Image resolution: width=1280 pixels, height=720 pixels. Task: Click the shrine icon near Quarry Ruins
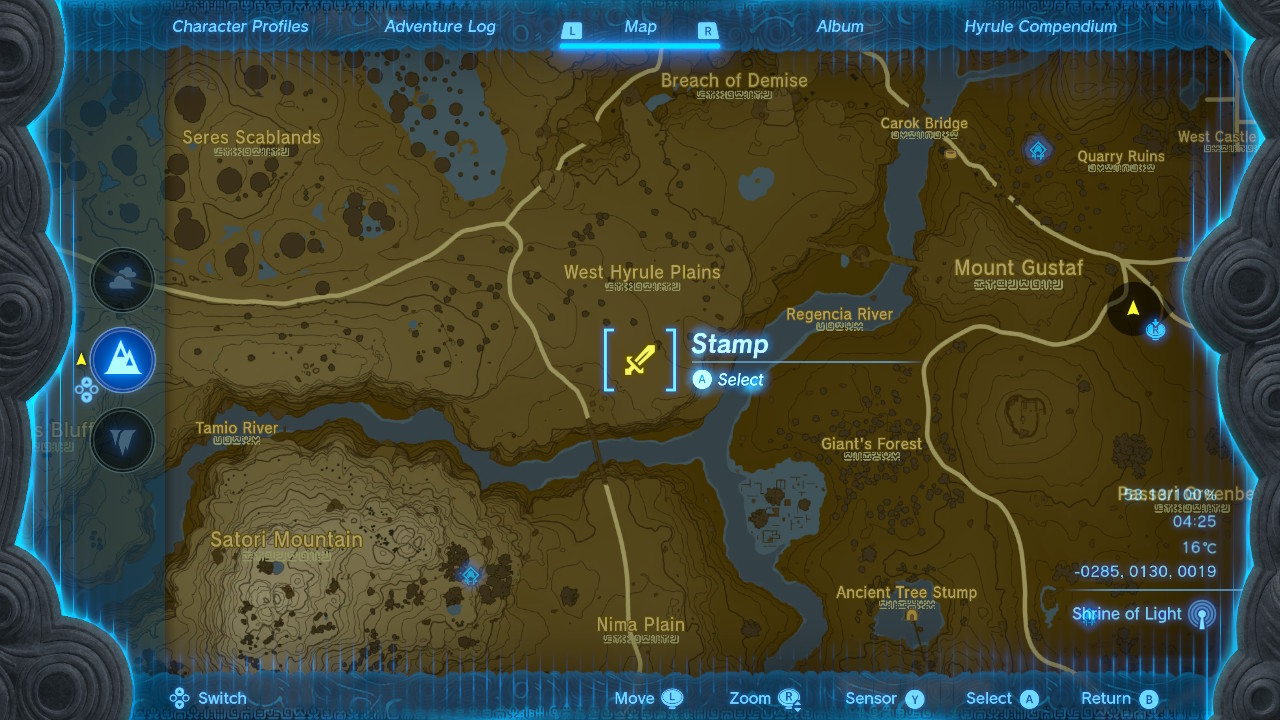point(1038,148)
